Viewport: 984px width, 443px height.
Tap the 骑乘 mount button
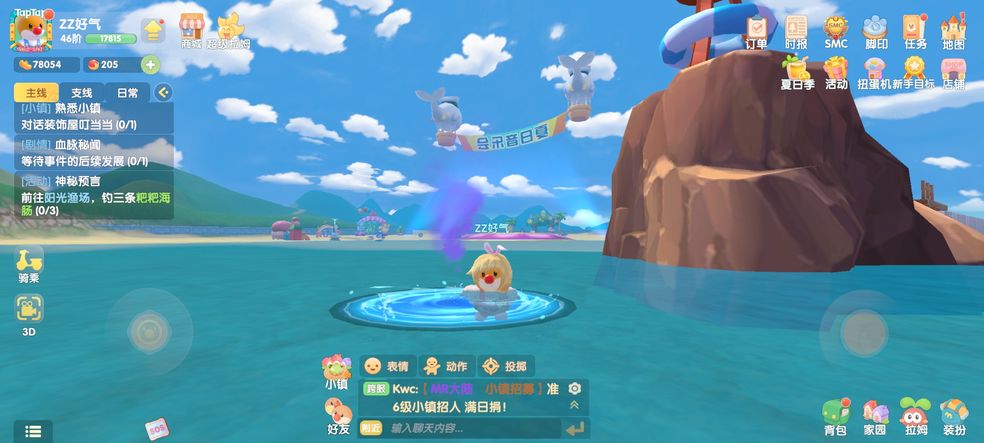30,265
